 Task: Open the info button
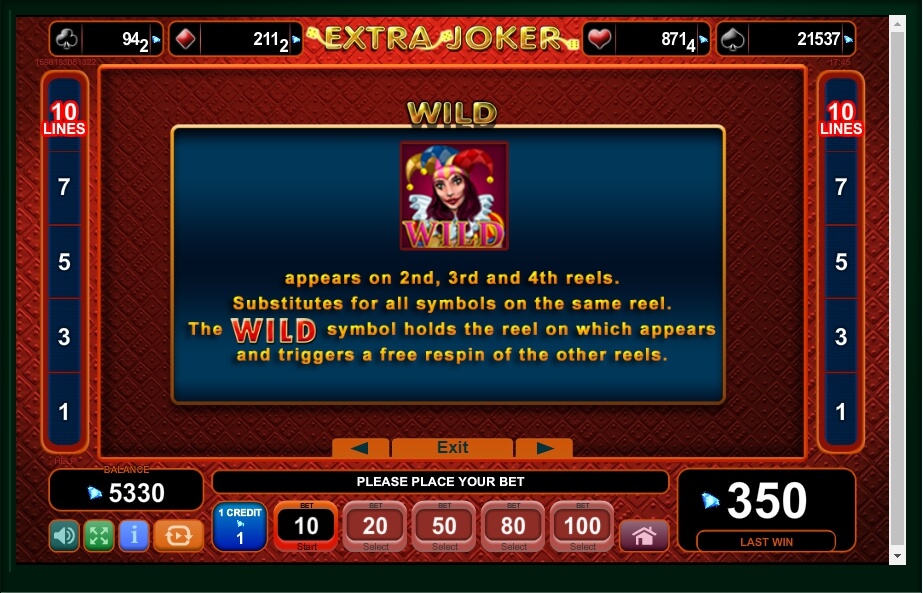(x=133, y=535)
